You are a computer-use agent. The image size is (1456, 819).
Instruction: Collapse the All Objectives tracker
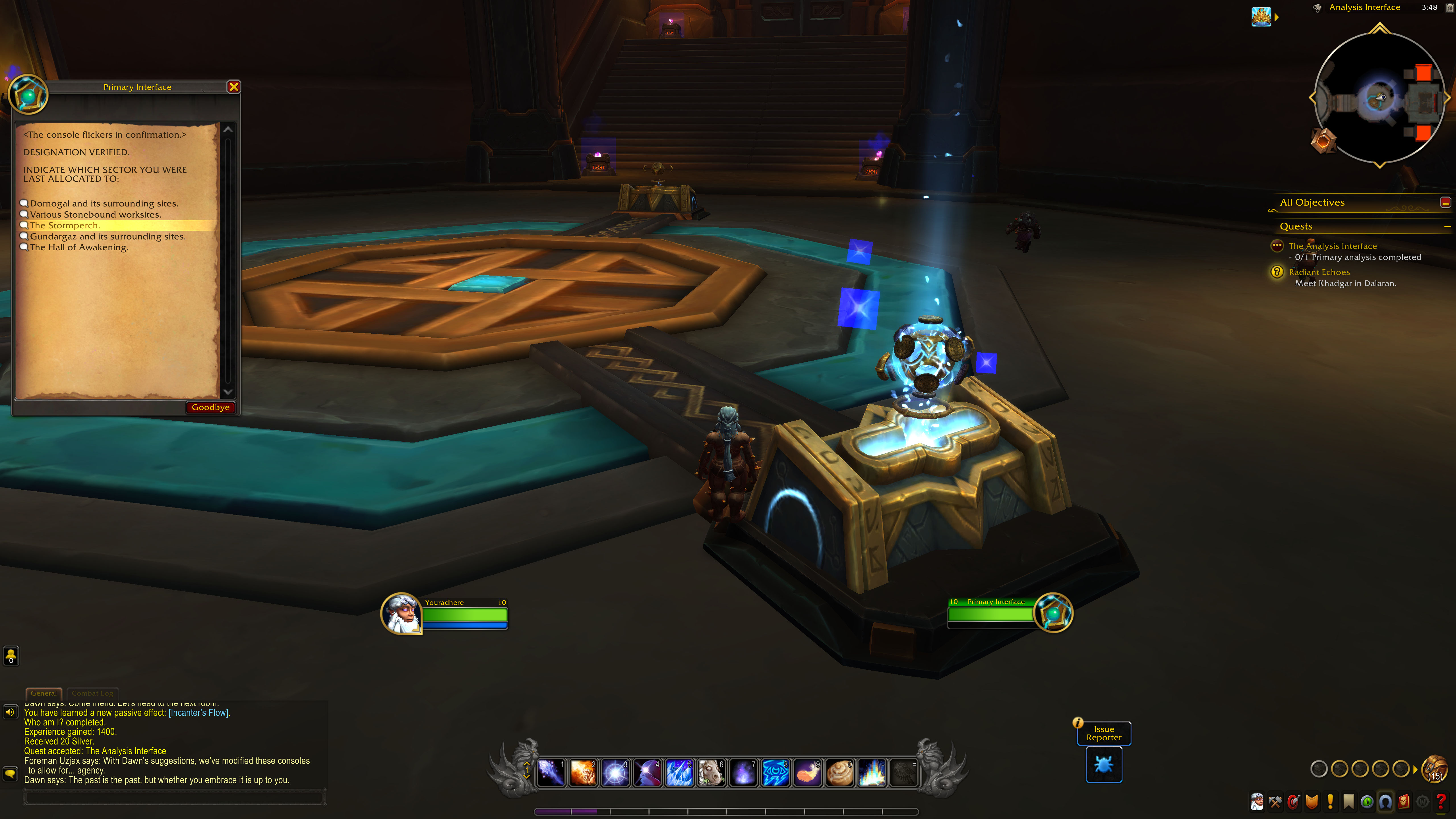click(x=1445, y=202)
